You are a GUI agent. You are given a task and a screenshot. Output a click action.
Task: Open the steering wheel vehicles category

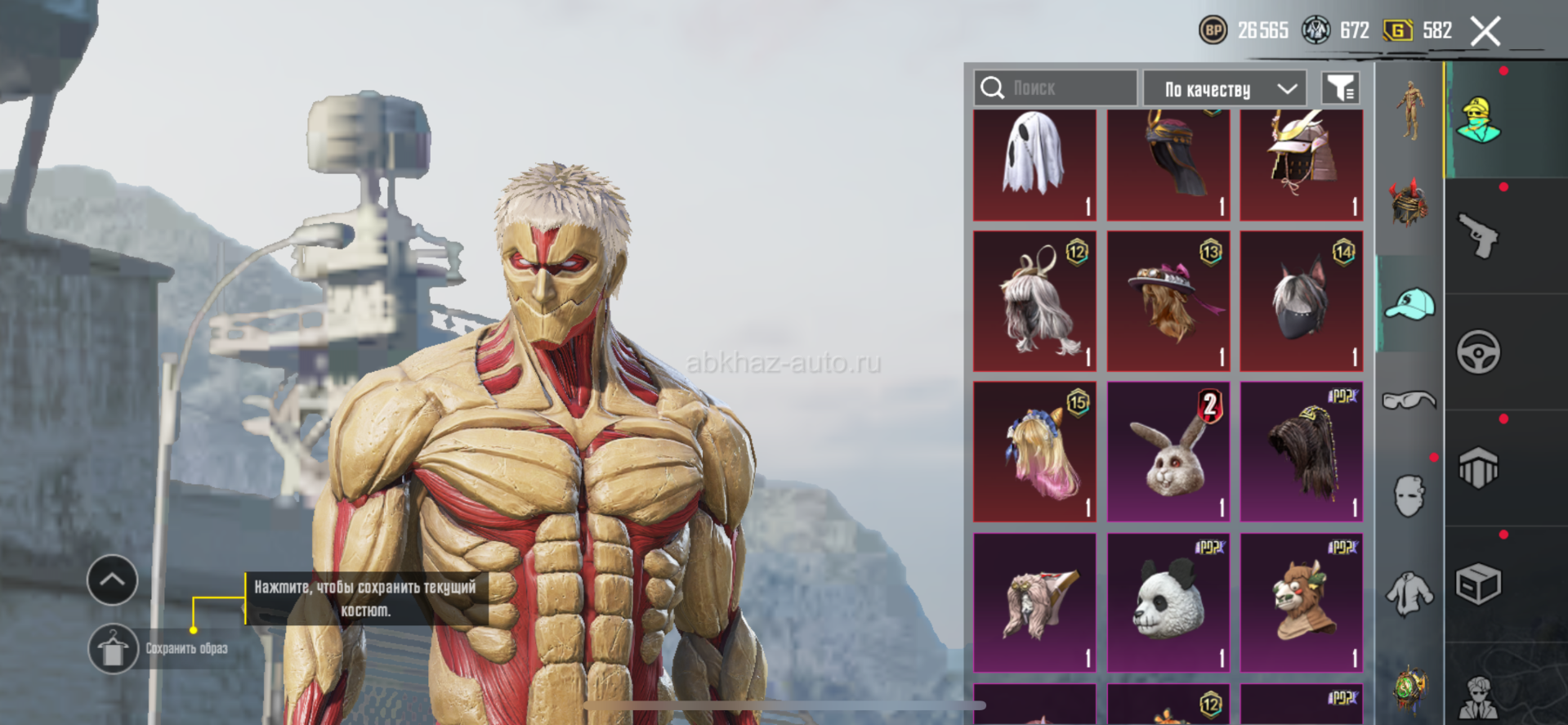click(1478, 352)
